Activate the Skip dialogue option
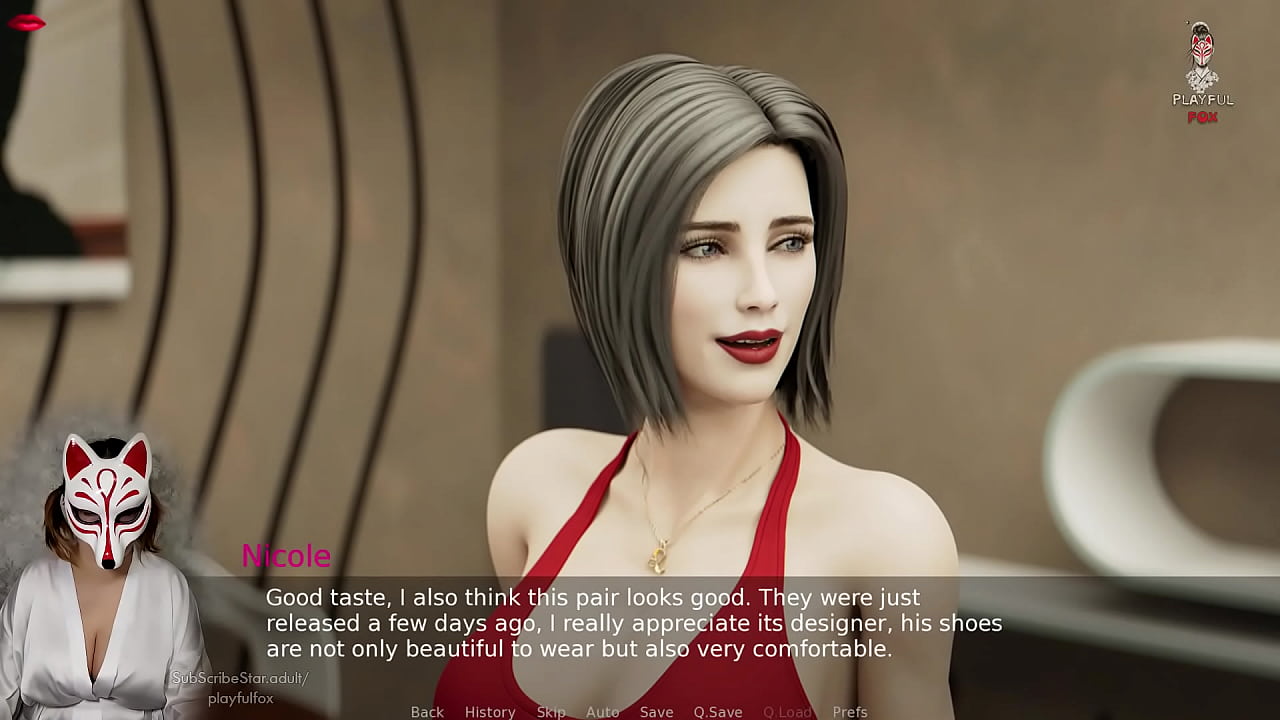The width and height of the screenshot is (1280, 720). point(551,712)
